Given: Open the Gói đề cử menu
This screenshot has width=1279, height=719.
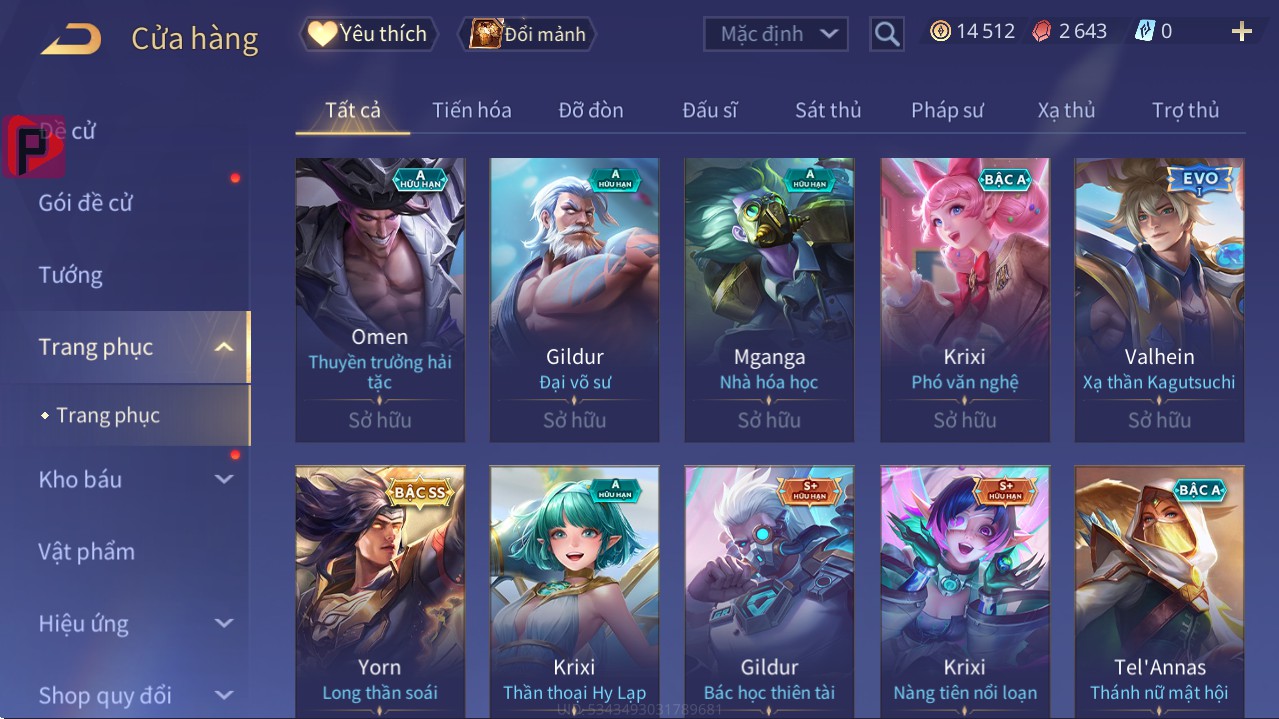Looking at the screenshot, I should (86, 203).
